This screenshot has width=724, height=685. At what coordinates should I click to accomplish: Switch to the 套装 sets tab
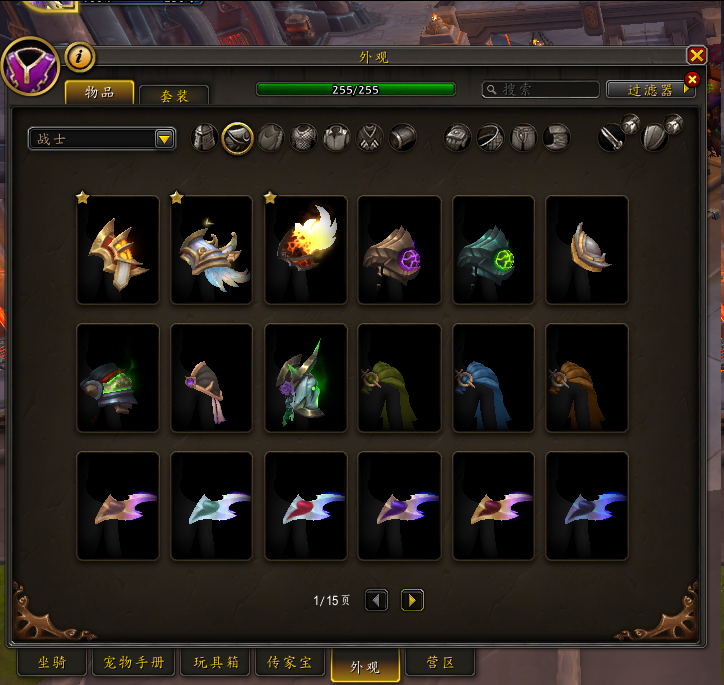(174, 95)
